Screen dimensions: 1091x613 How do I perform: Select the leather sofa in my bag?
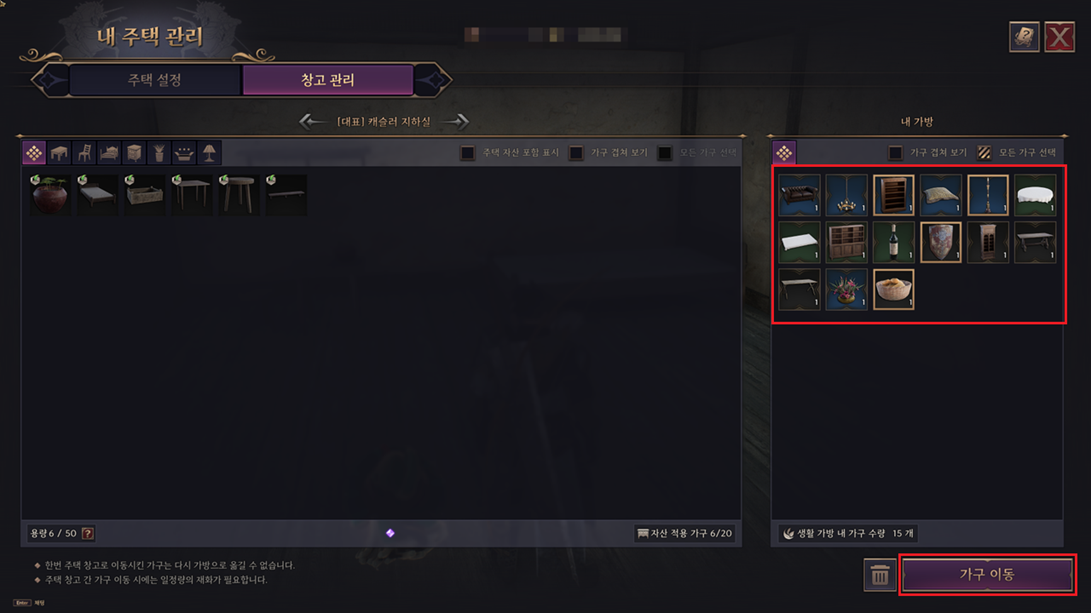tap(799, 196)
